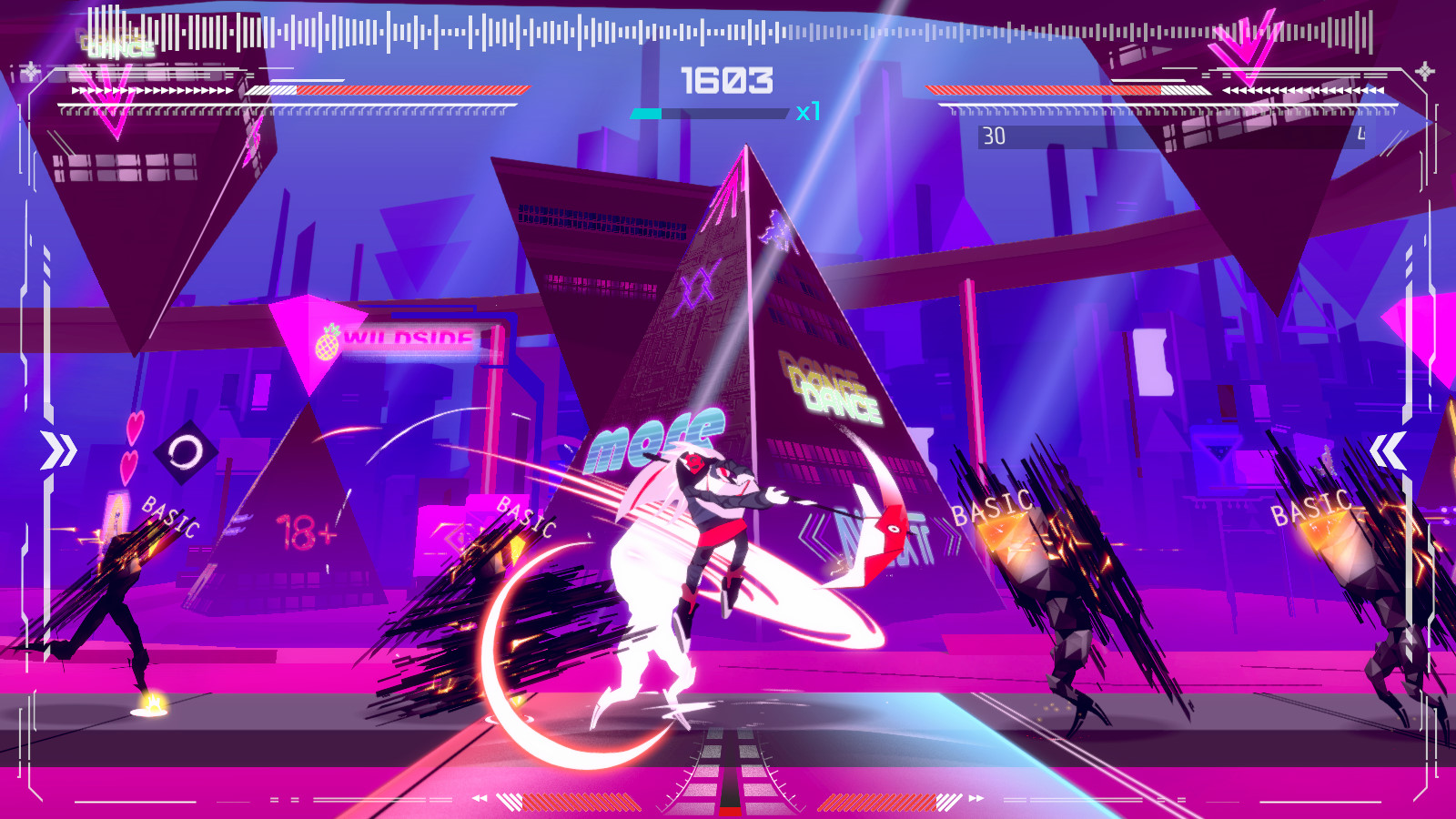Toggle the x1 multiplier indicator
Screen dimensions: 1456x819
tap(808, 113)
